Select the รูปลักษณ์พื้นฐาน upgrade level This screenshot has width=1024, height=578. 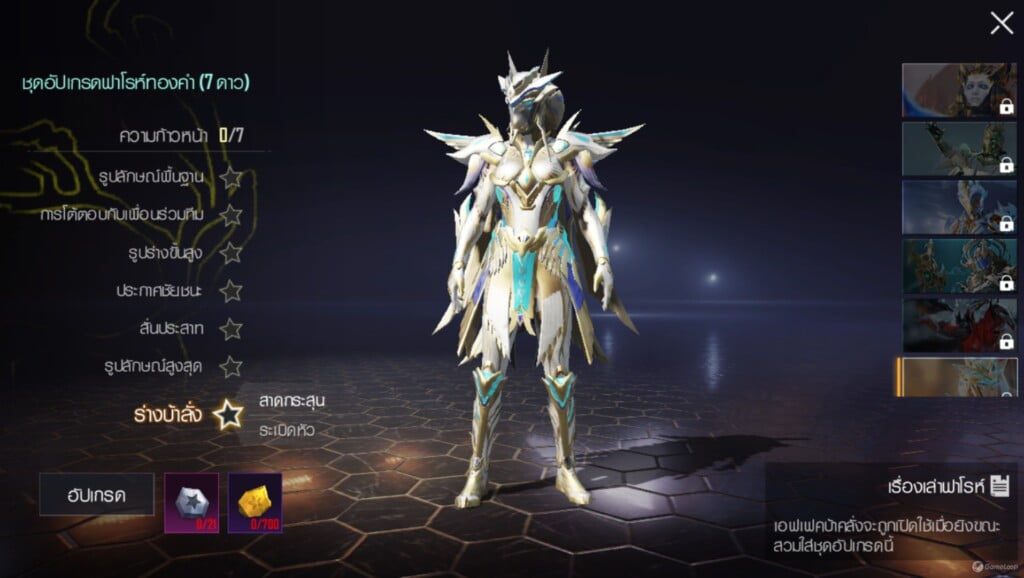pos(231,178)
